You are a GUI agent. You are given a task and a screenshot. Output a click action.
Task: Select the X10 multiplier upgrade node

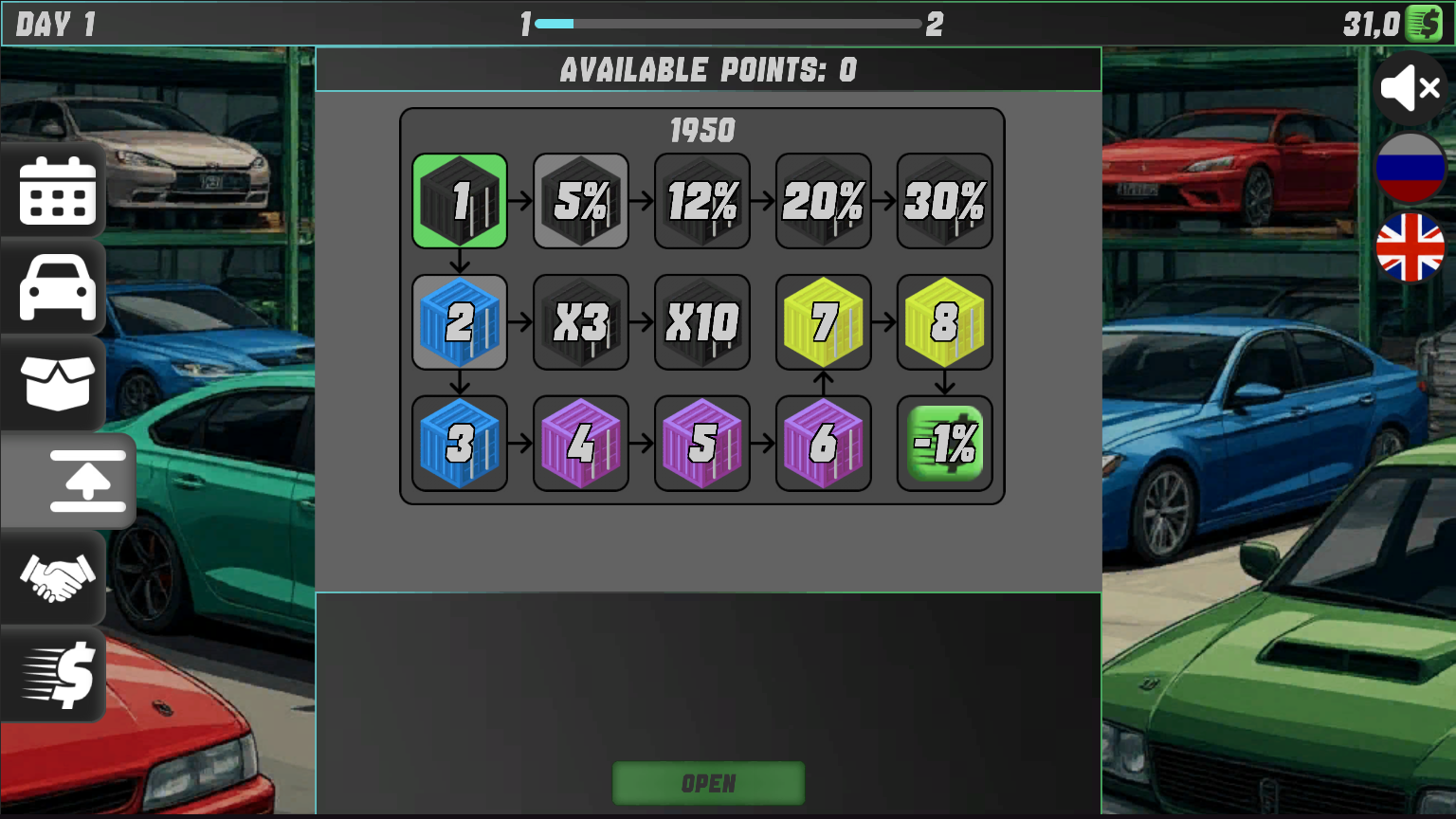(701, 321)
